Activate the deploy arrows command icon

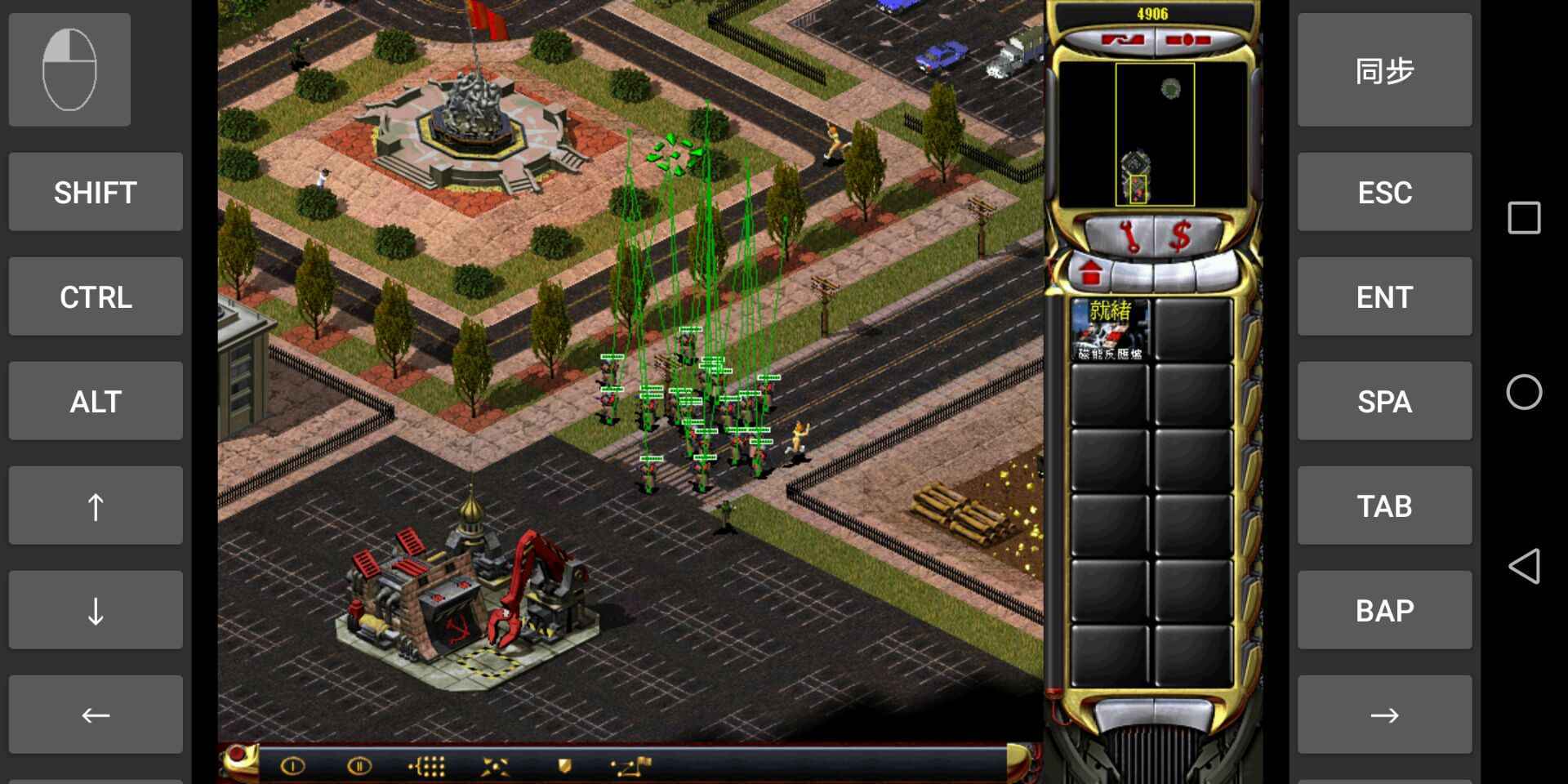pyautogui.click(x=495, y=766)
